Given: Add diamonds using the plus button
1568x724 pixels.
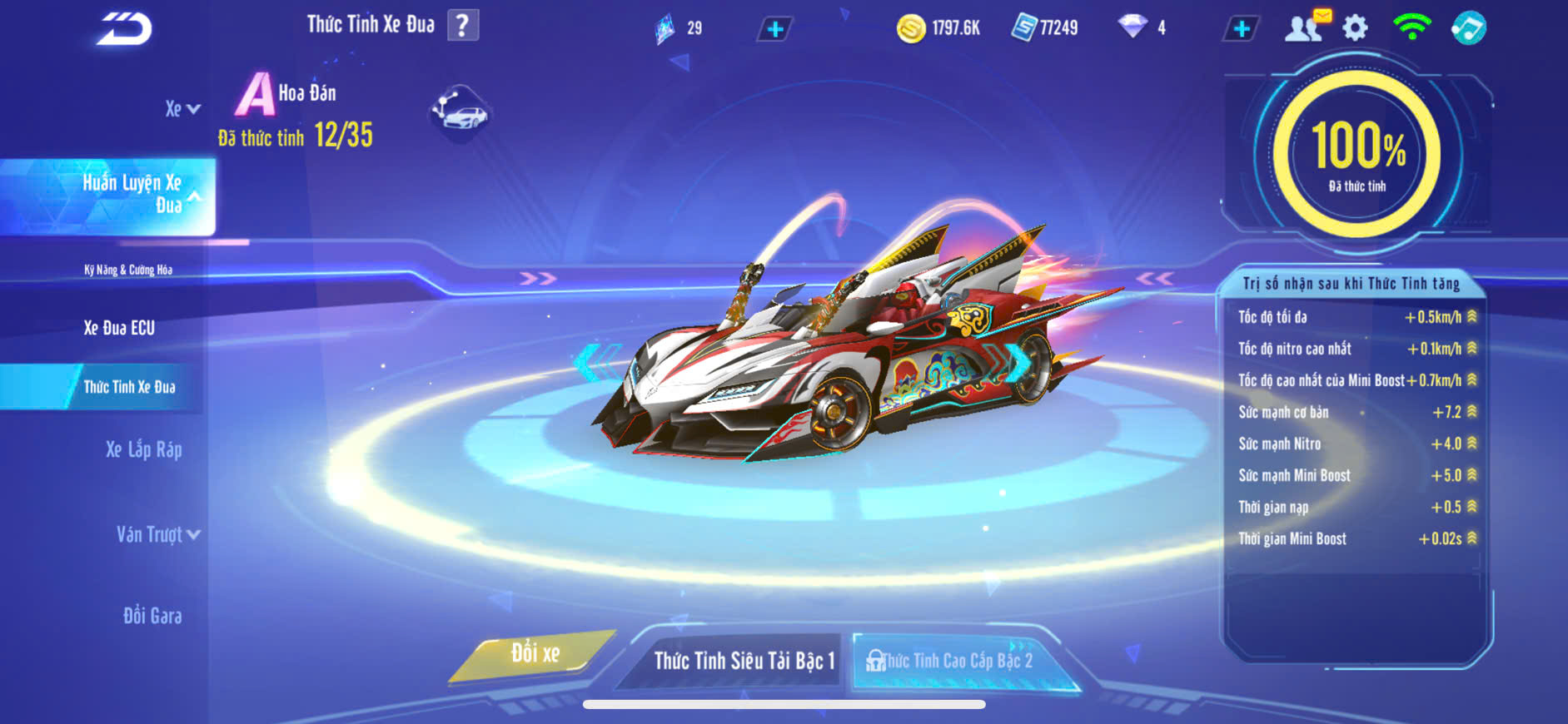Looking at the screenshot, I should pyautogui.click(x=1241, y=29).
